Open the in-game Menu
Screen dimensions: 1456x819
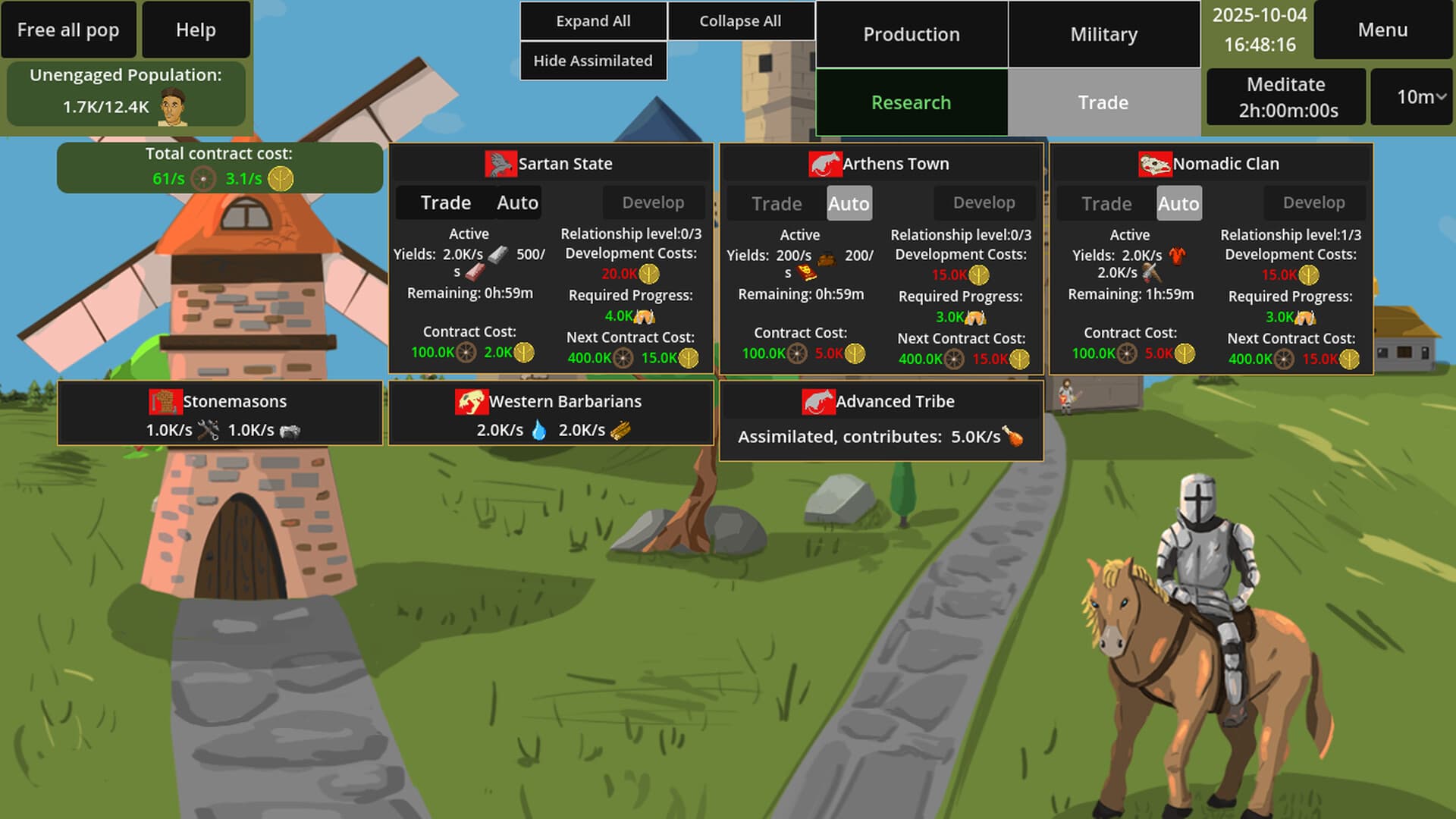coord(1382,30)
